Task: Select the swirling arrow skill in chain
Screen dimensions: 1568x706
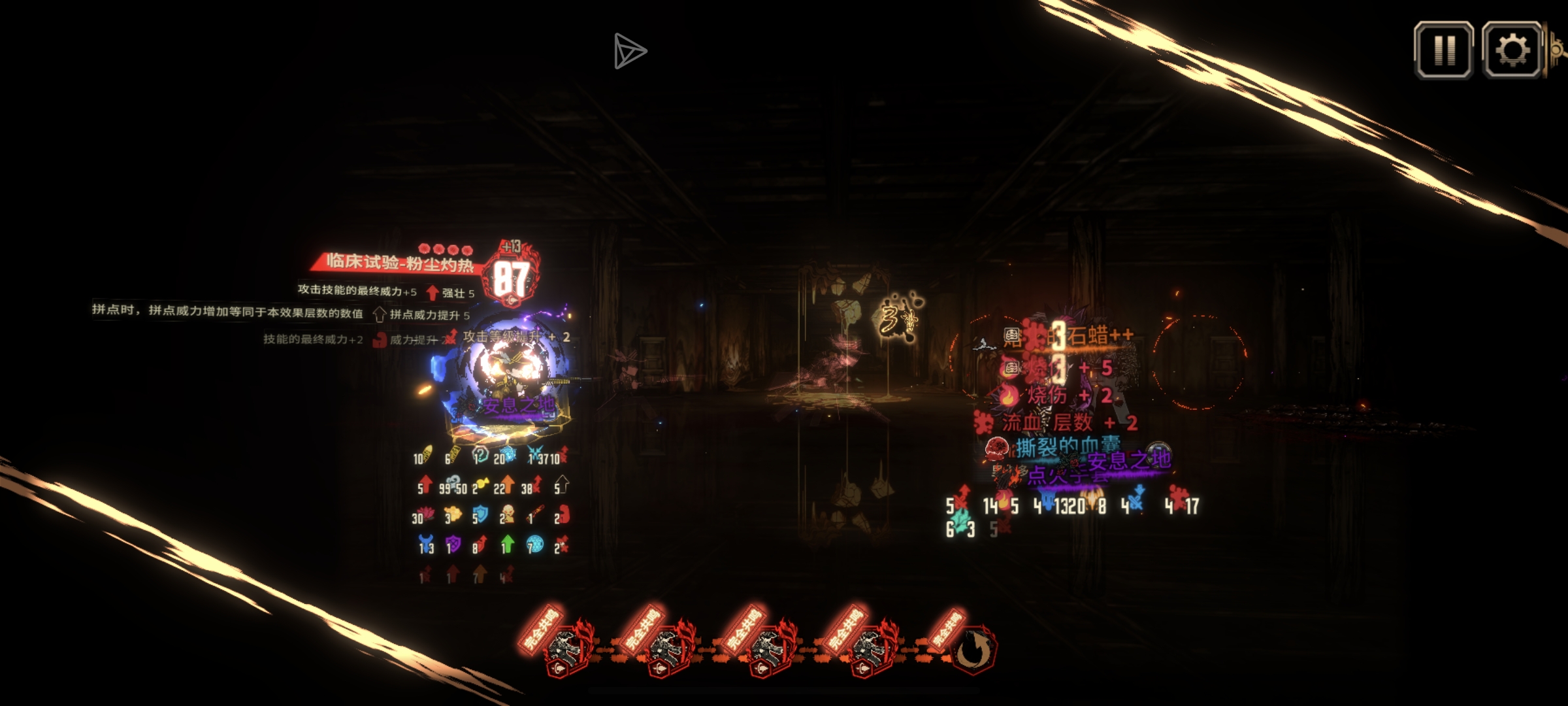Action: [973, 649]
